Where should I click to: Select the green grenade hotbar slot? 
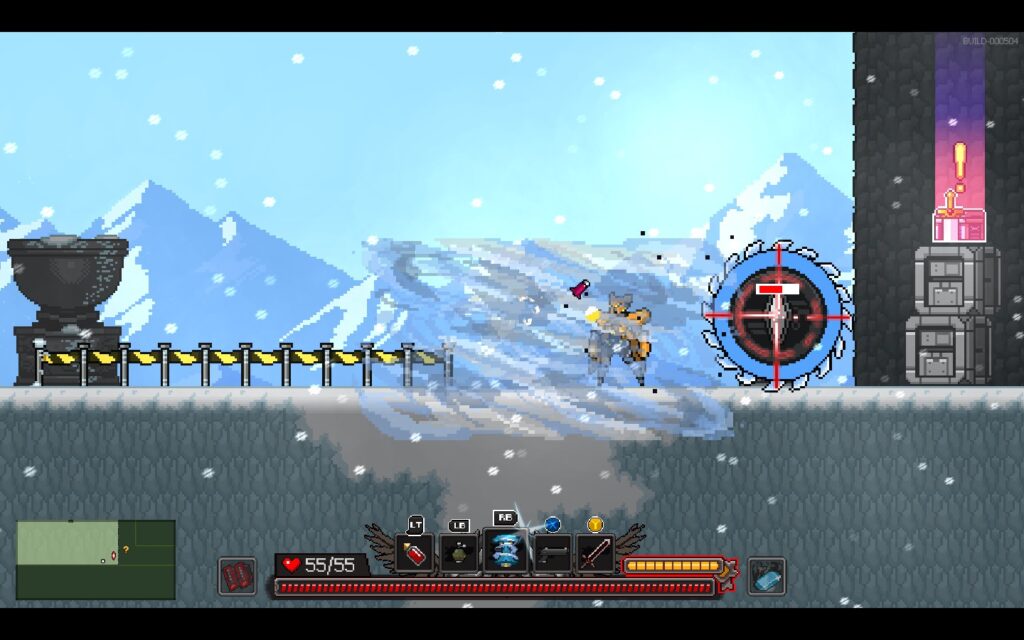(x=459, y=553)
